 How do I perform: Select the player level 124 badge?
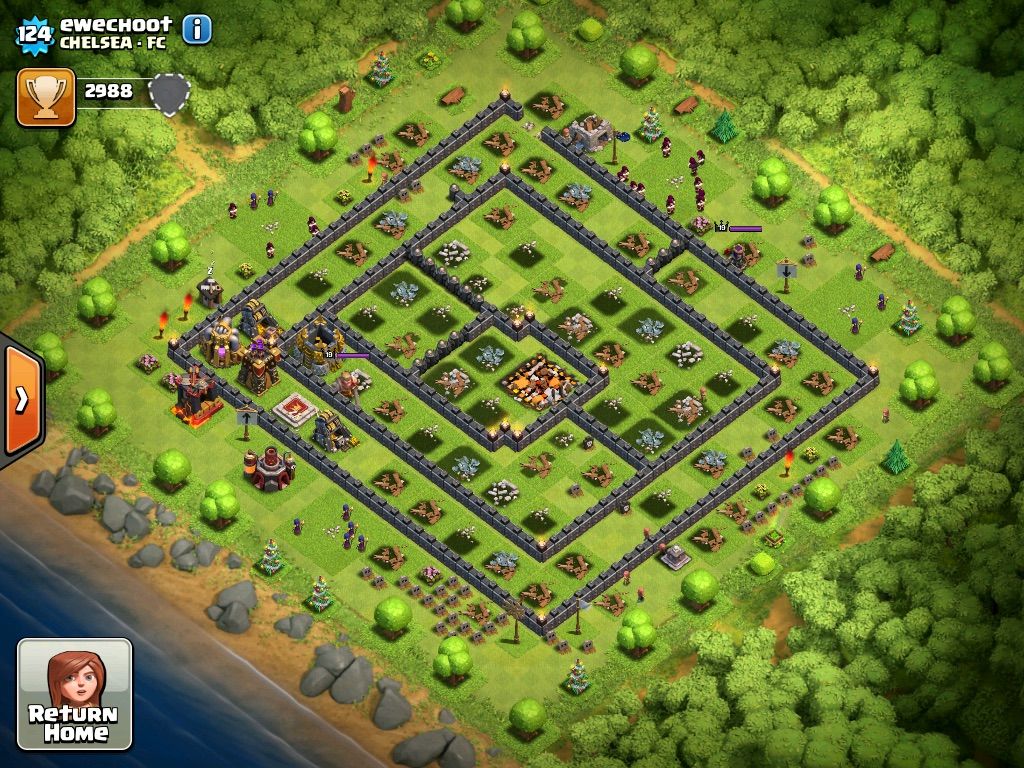[34, 34]
